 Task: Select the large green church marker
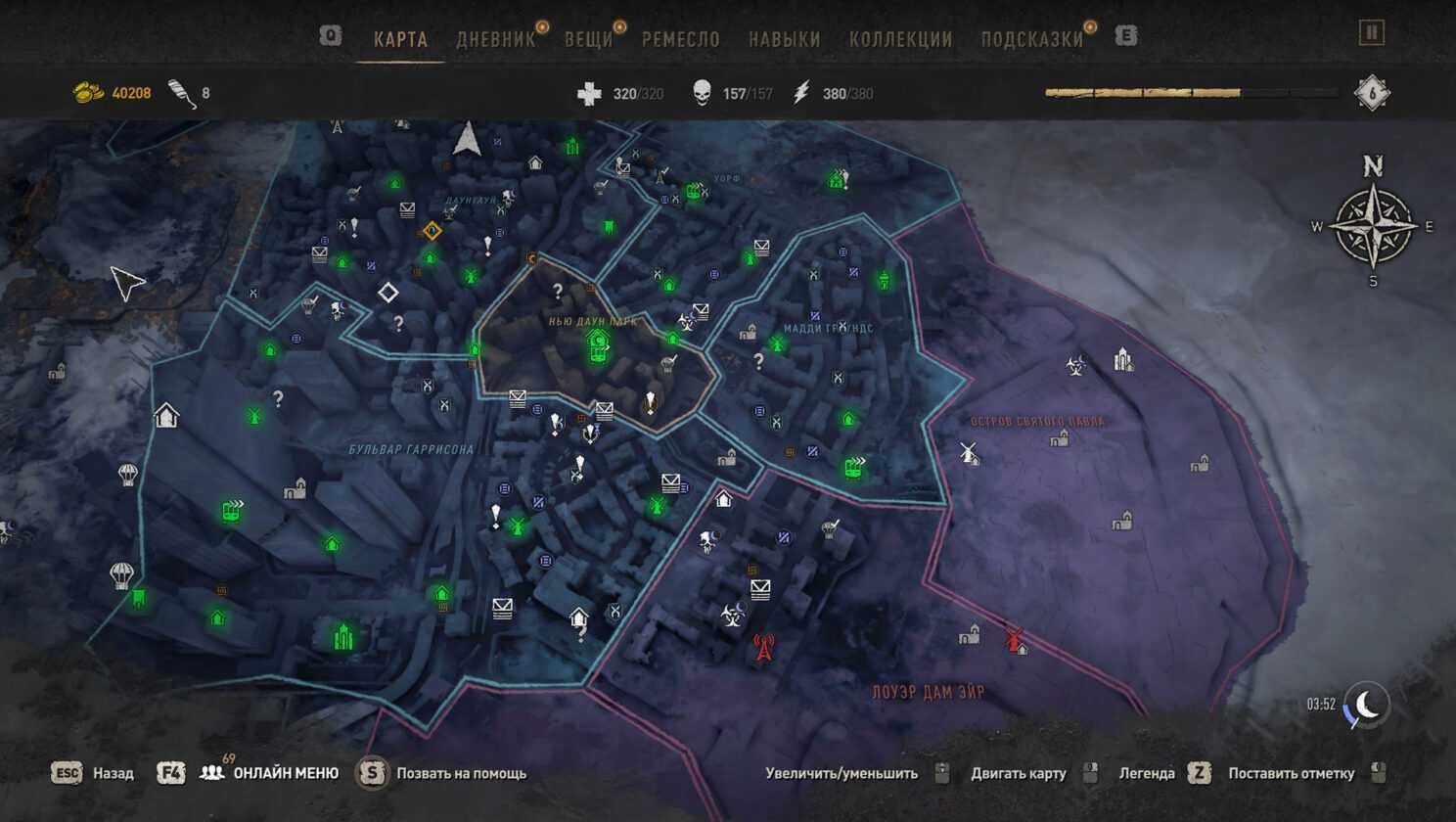(x=343, y=637)
